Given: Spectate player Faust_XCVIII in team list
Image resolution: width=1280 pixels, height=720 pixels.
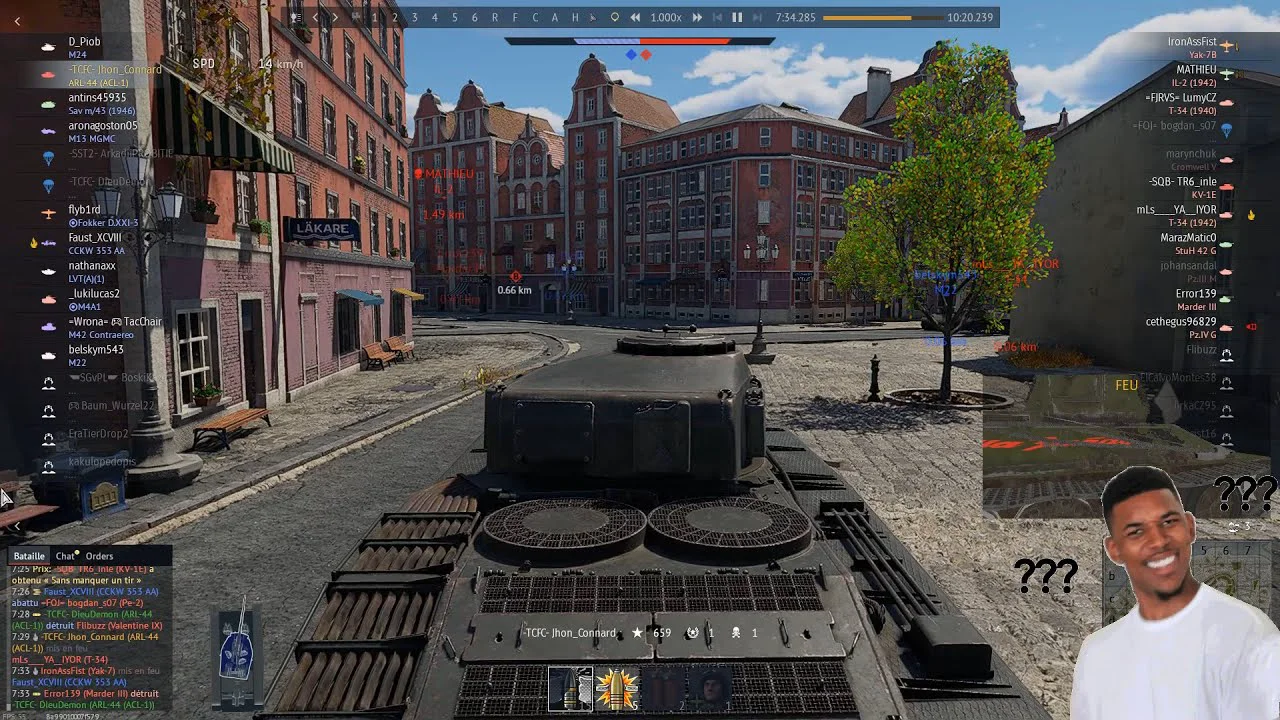Looking at the screenshot, I should click(94, 238).
